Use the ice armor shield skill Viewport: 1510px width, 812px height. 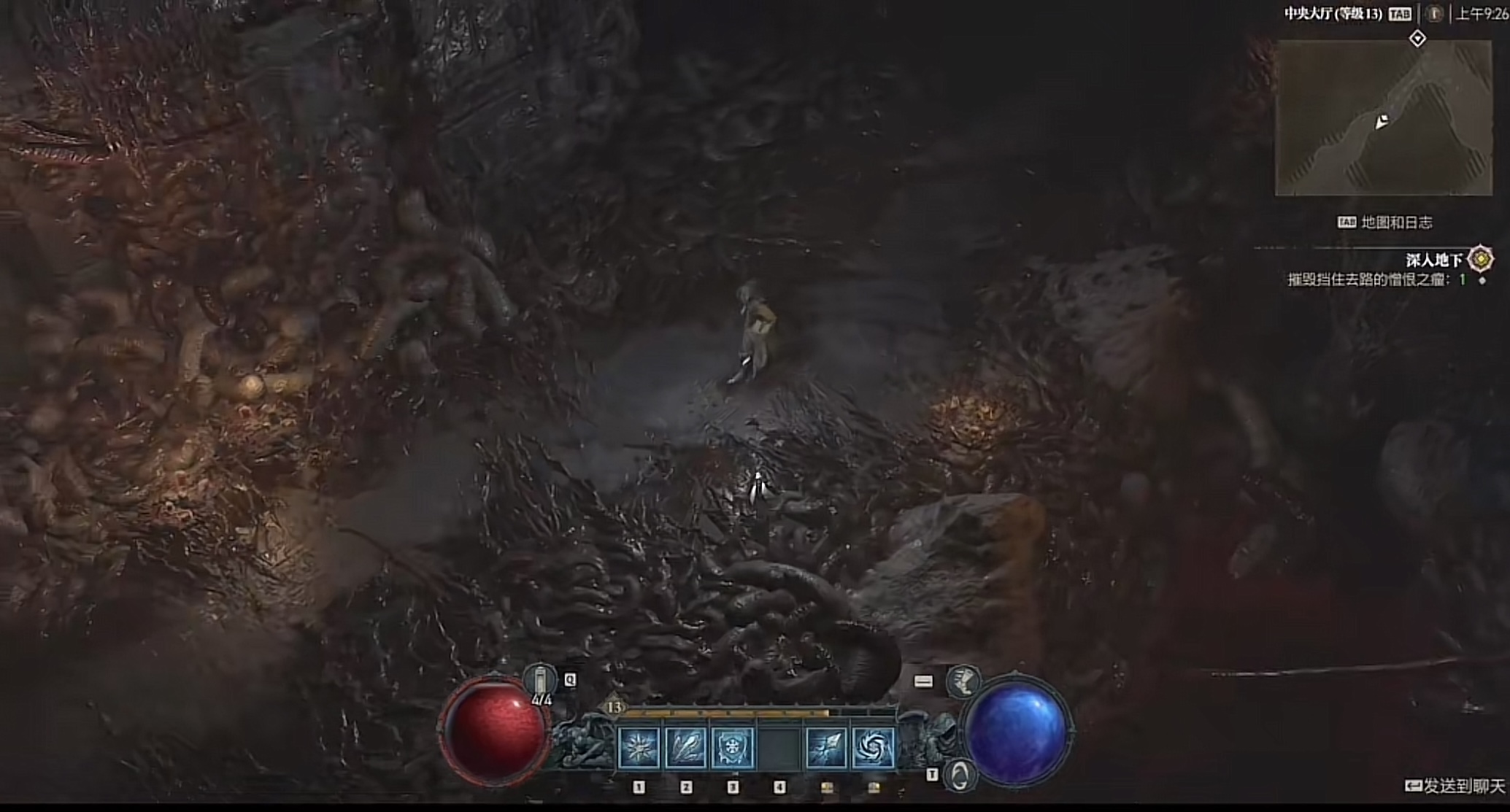click(x=733, y=747)
